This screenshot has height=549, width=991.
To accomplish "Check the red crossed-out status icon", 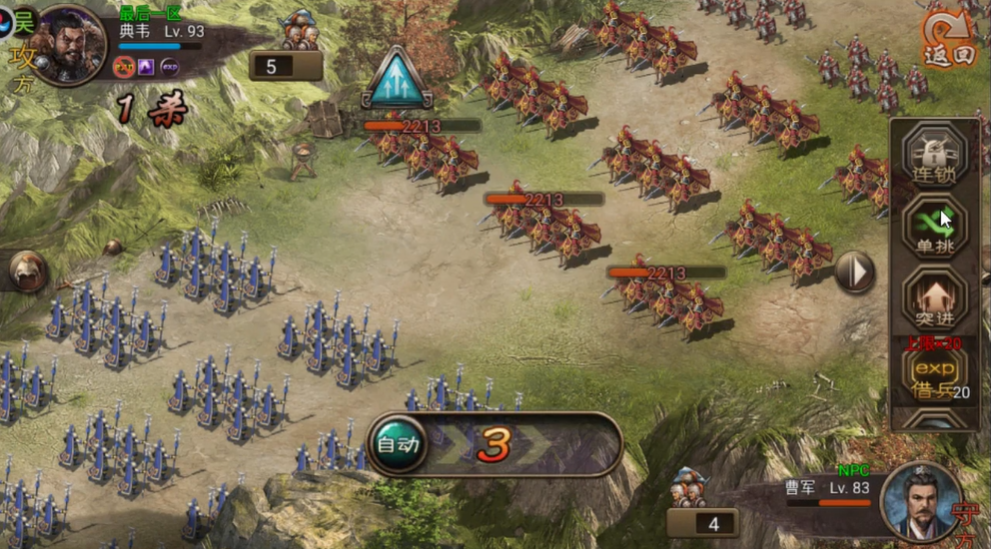I will pyautogui.click(x=125, y=68).
